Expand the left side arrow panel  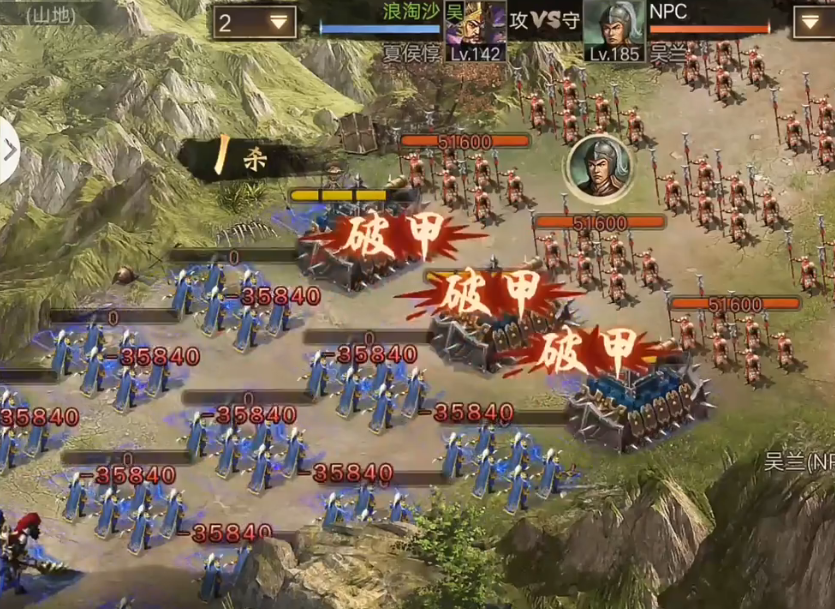9,151
